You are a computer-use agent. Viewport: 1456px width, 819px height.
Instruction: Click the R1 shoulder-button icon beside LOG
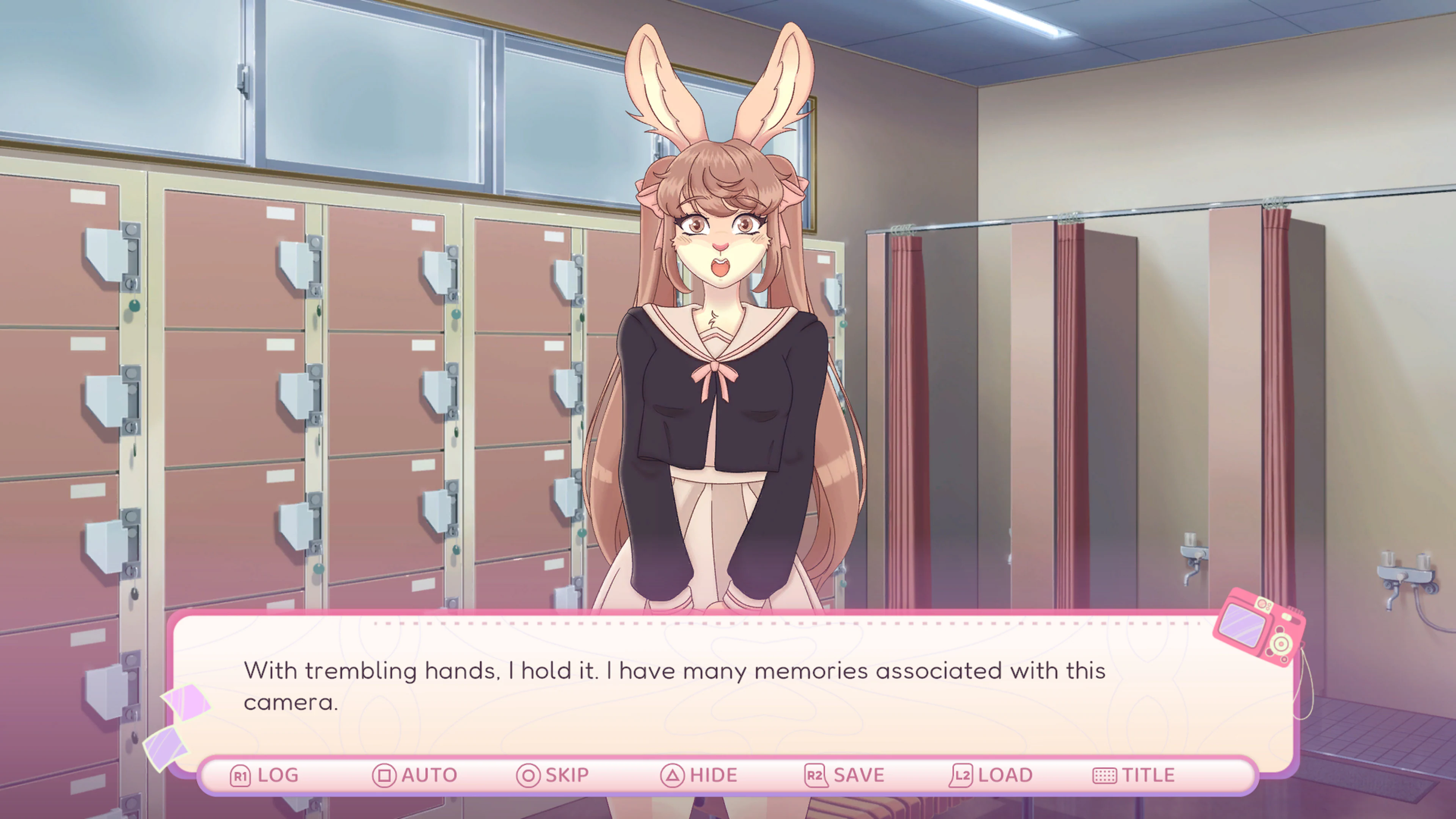click(x=240, y=775)
